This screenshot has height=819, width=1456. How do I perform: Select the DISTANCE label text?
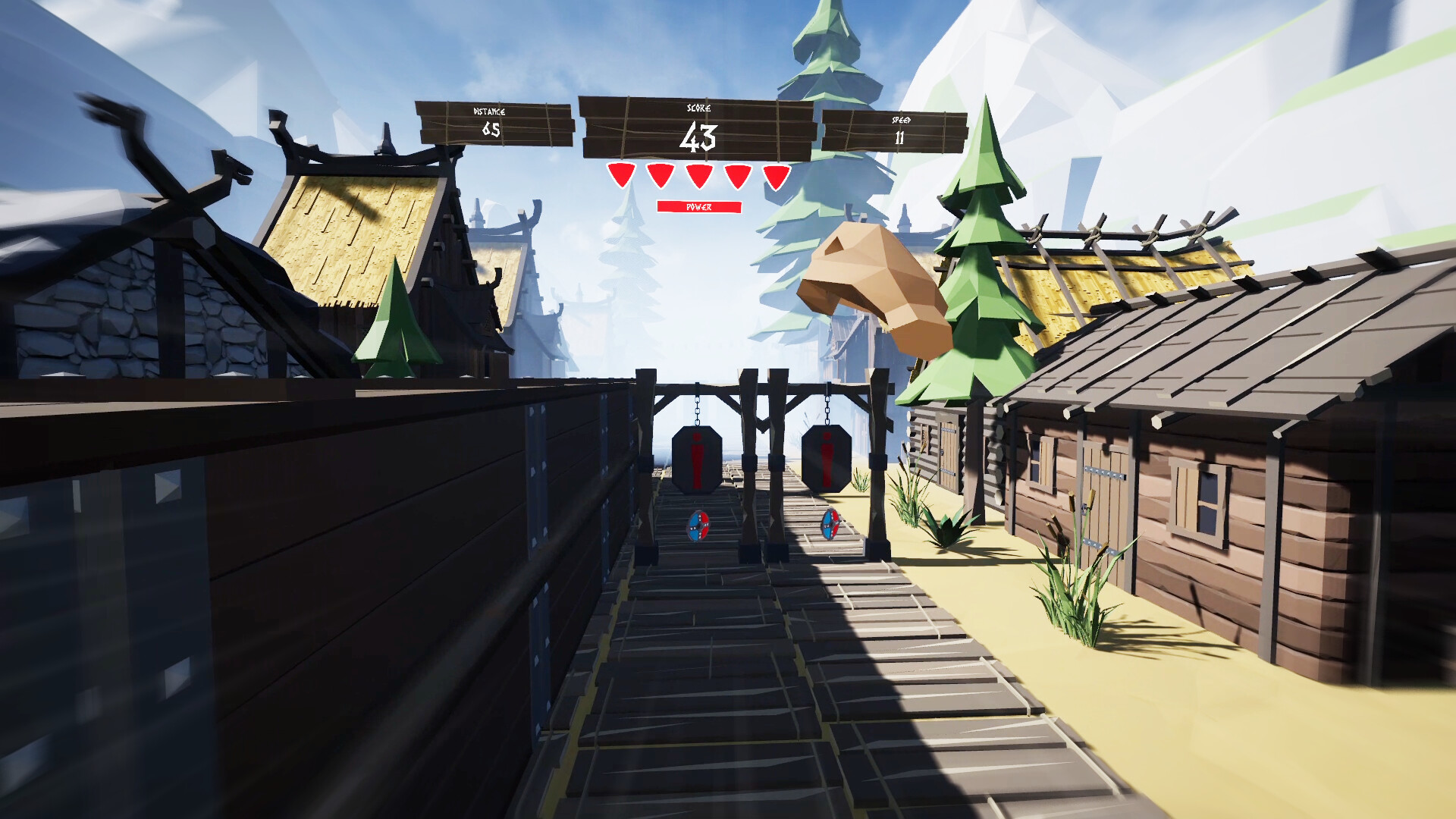(490, 111)
